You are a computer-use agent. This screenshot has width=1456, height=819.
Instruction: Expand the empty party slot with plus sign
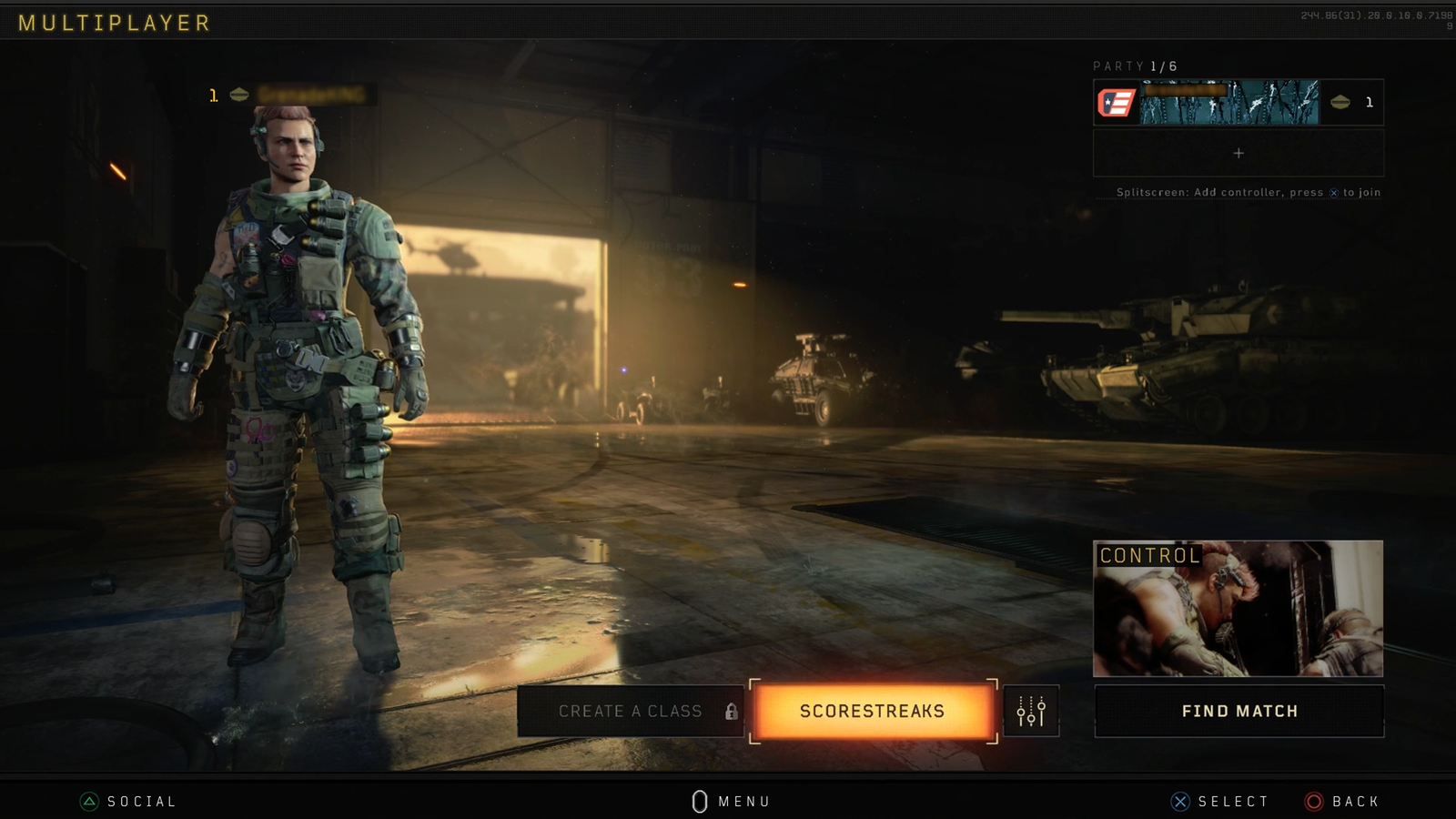click(x=1237, y=153)
